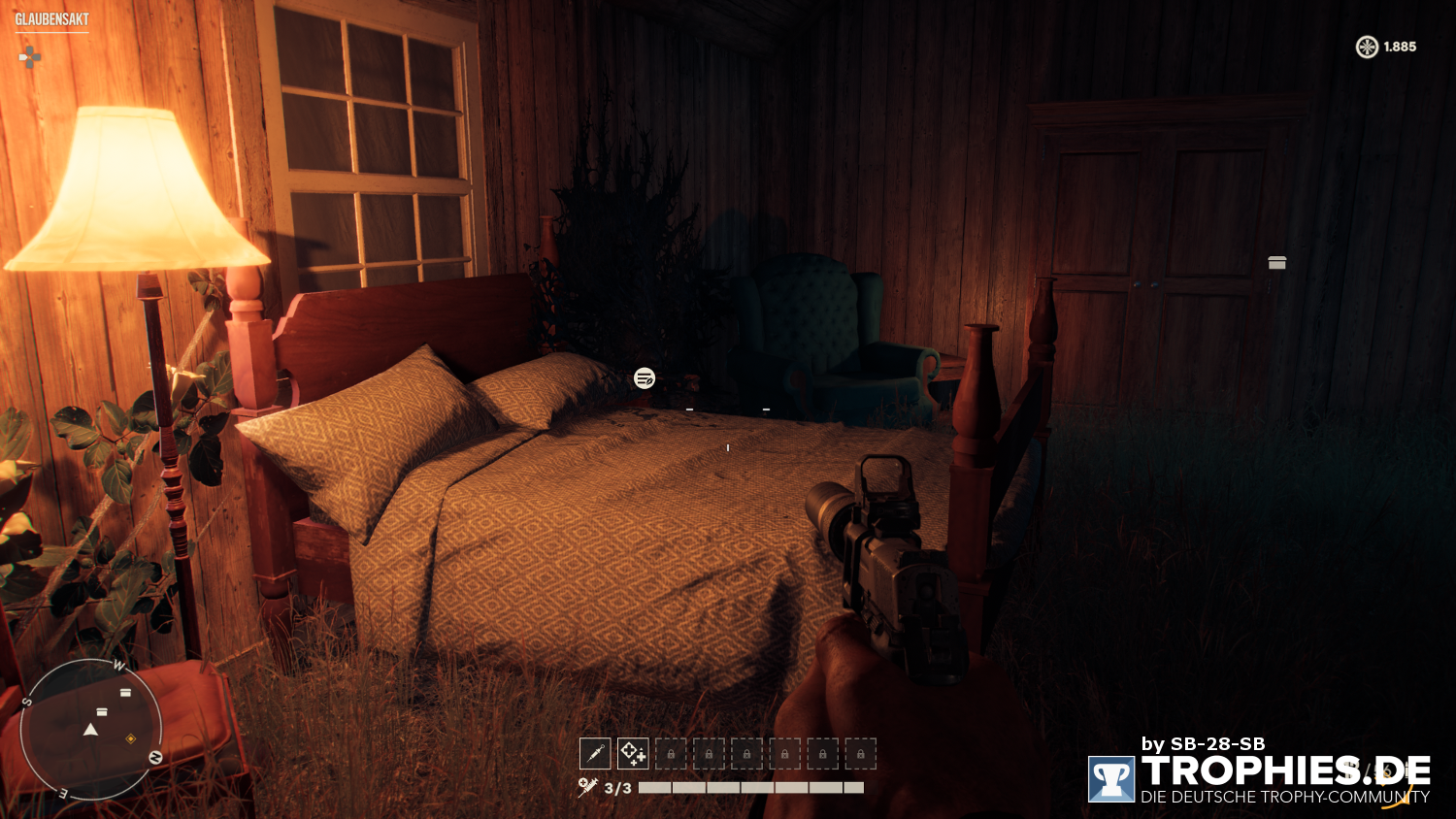Unlock the first padlocked hotbar slot
1456x819 pixels.
[670, 753]
